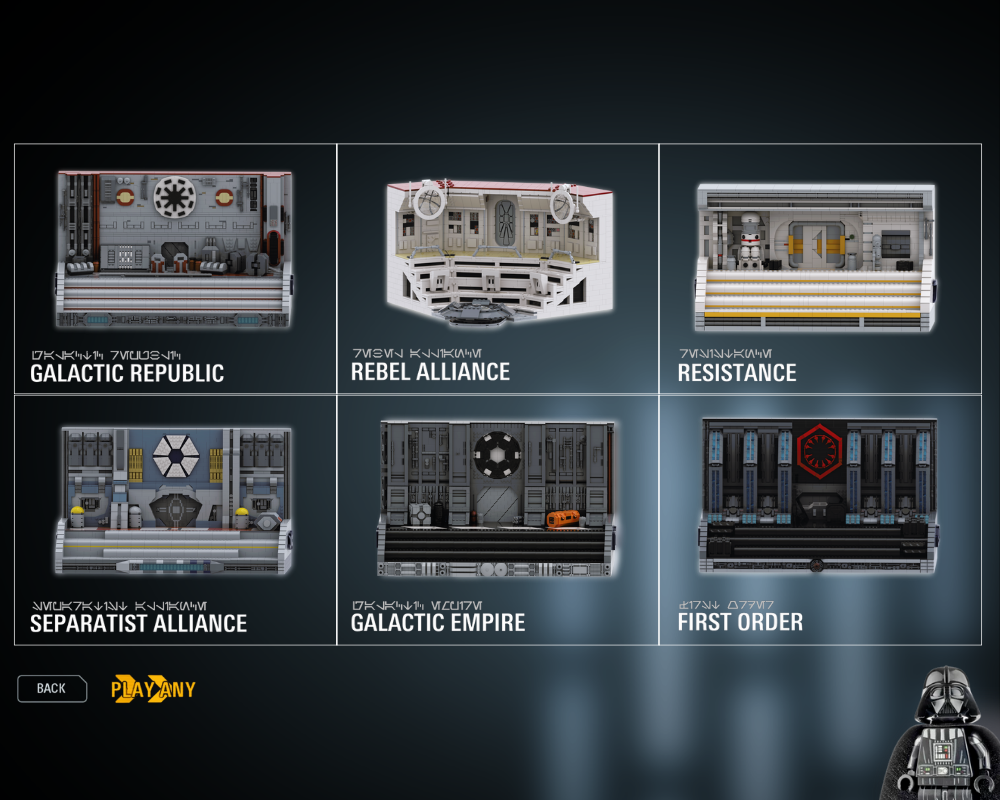Open the First Order faction tile
This screenshot has width=1000, height=800.
(819, 519)
